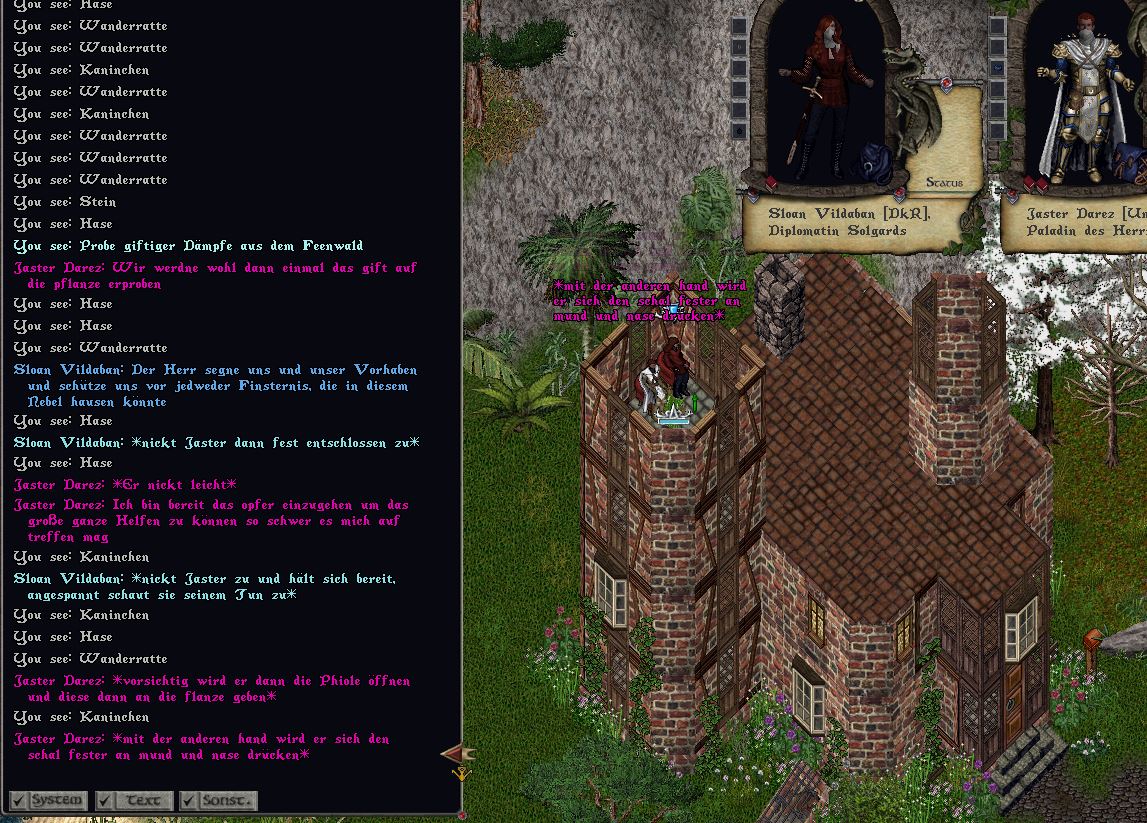The width and height of the screenshot is (1147, 823).
Task: Open Sloan Vildaban's blue backpack
Action: pos(878,163)
